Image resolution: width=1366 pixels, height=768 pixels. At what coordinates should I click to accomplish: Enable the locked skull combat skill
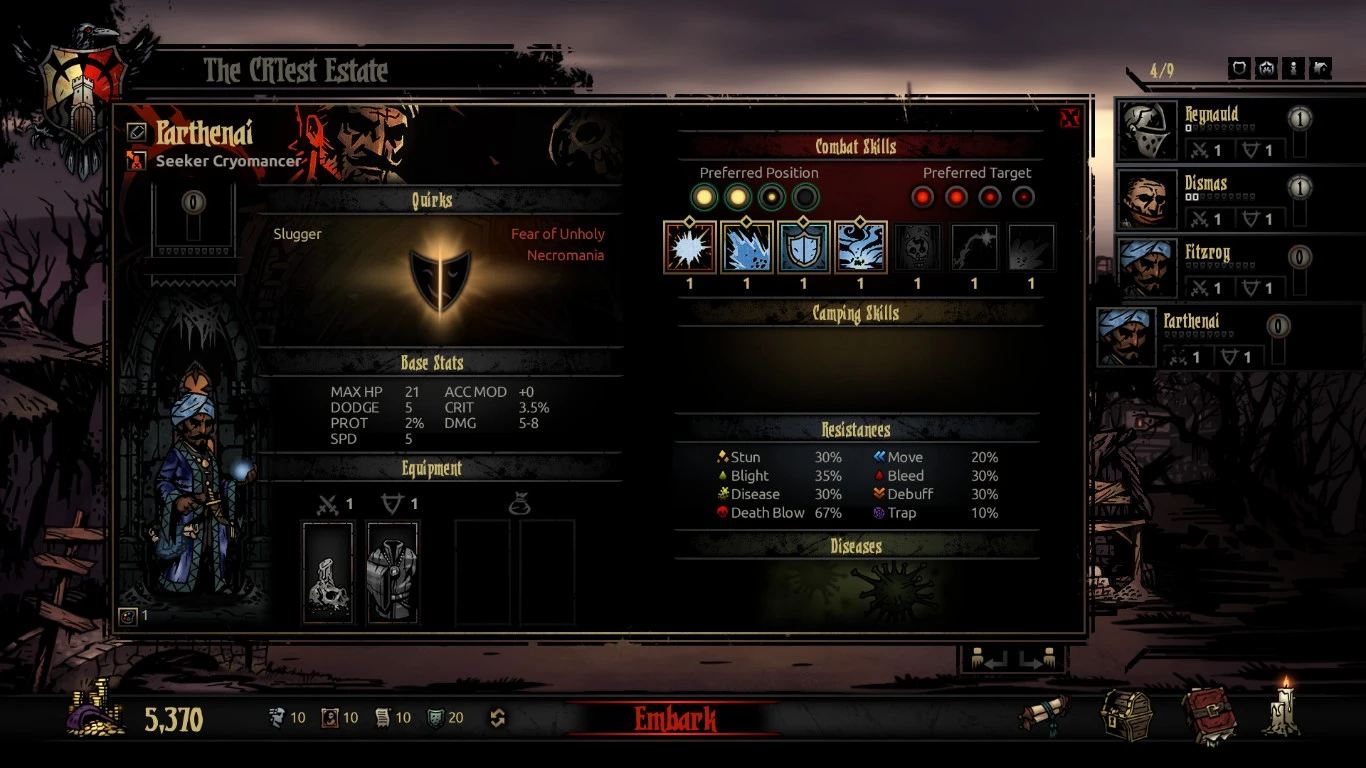[917, 248]
